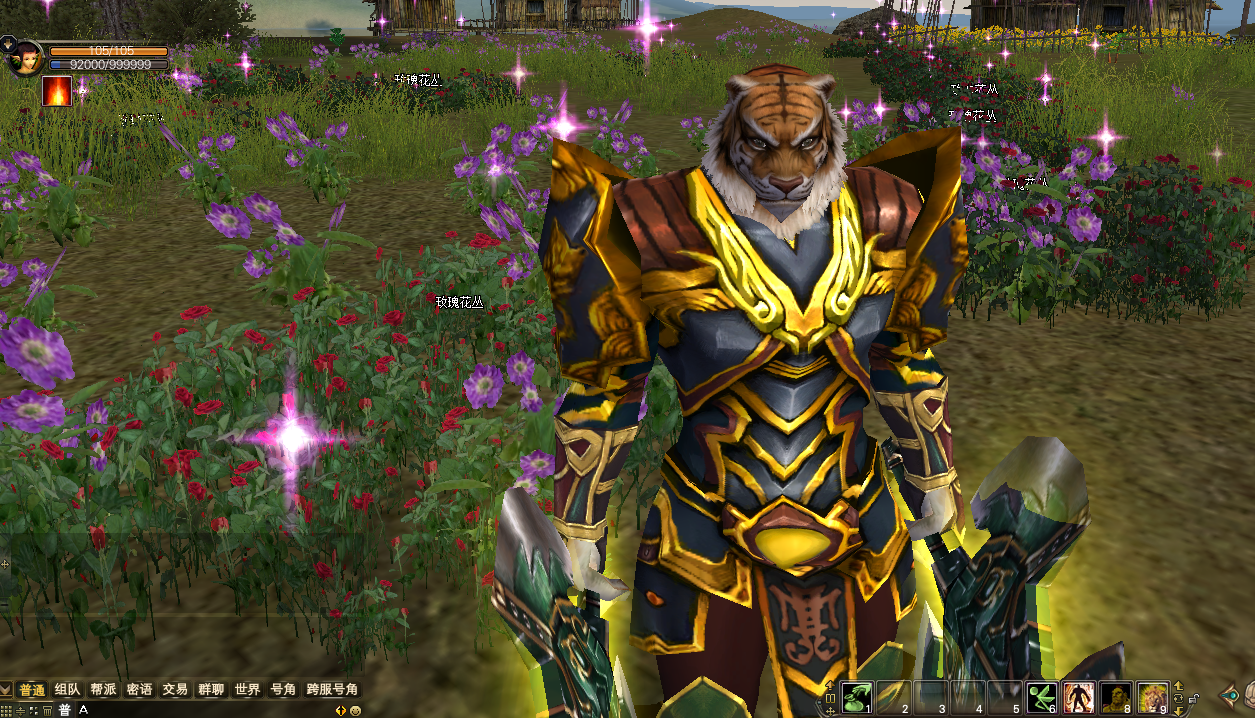Use the ogre face skill in slot 8
Screen dimensions: 1255x718
pos(1115,697)
